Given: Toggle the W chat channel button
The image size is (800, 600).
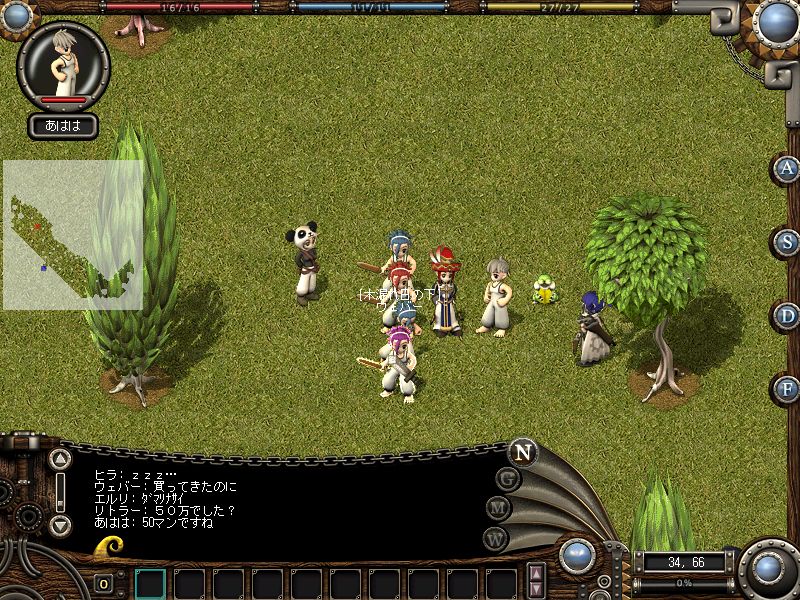Looking at the screenshot, I should [496, 538].
